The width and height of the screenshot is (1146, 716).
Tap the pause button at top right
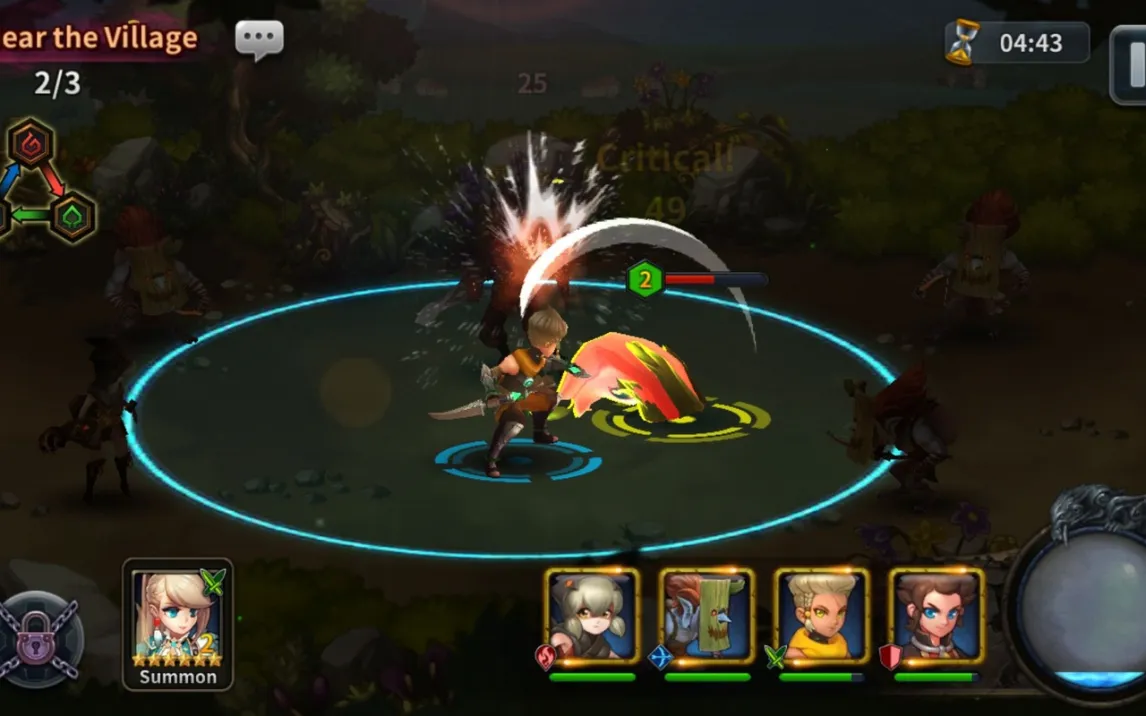1129,63
